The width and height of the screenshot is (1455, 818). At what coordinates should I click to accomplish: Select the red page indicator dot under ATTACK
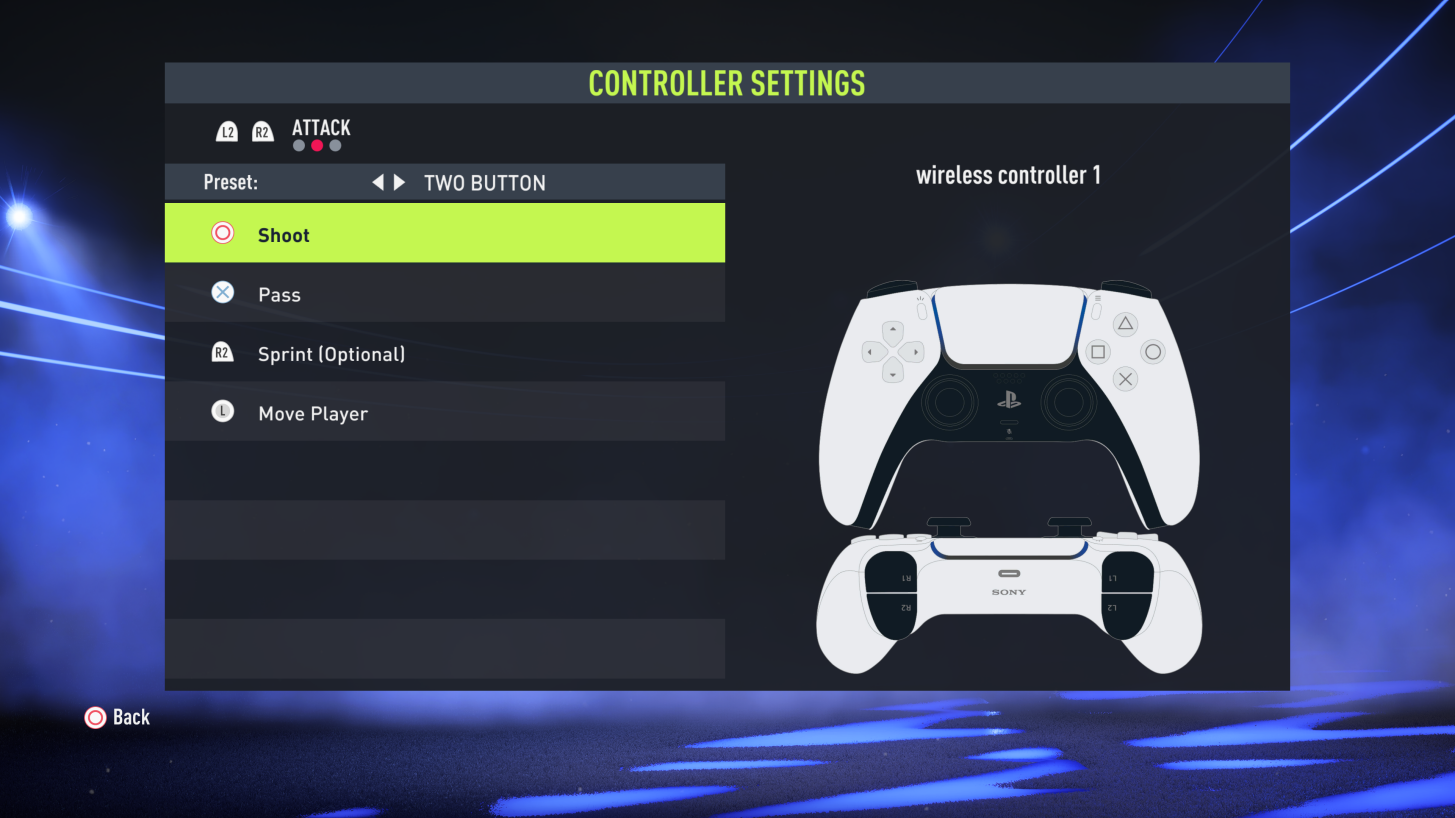(x=317, y=145)
